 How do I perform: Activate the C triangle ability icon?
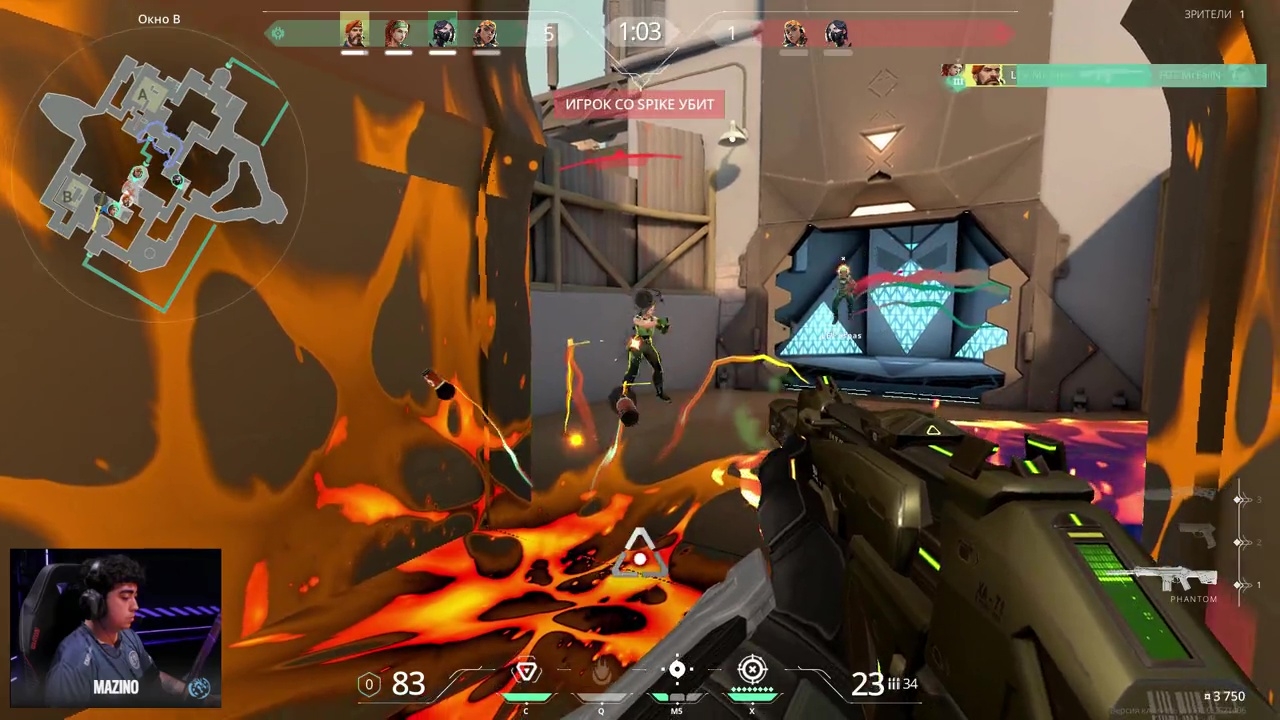point(526,672)
